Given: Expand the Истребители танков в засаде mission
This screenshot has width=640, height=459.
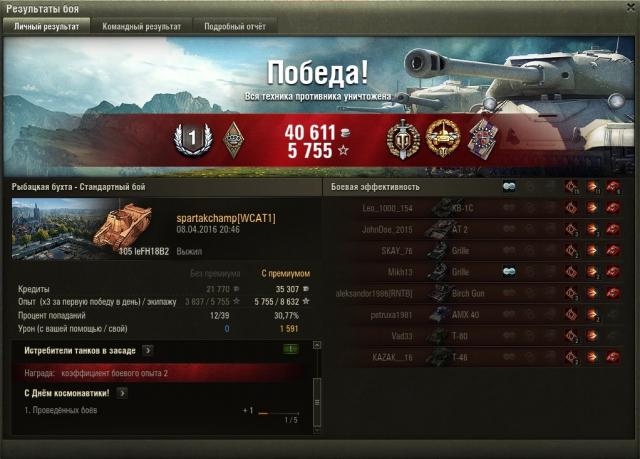Looking at the screenshot, I should [x=147, y=350].
